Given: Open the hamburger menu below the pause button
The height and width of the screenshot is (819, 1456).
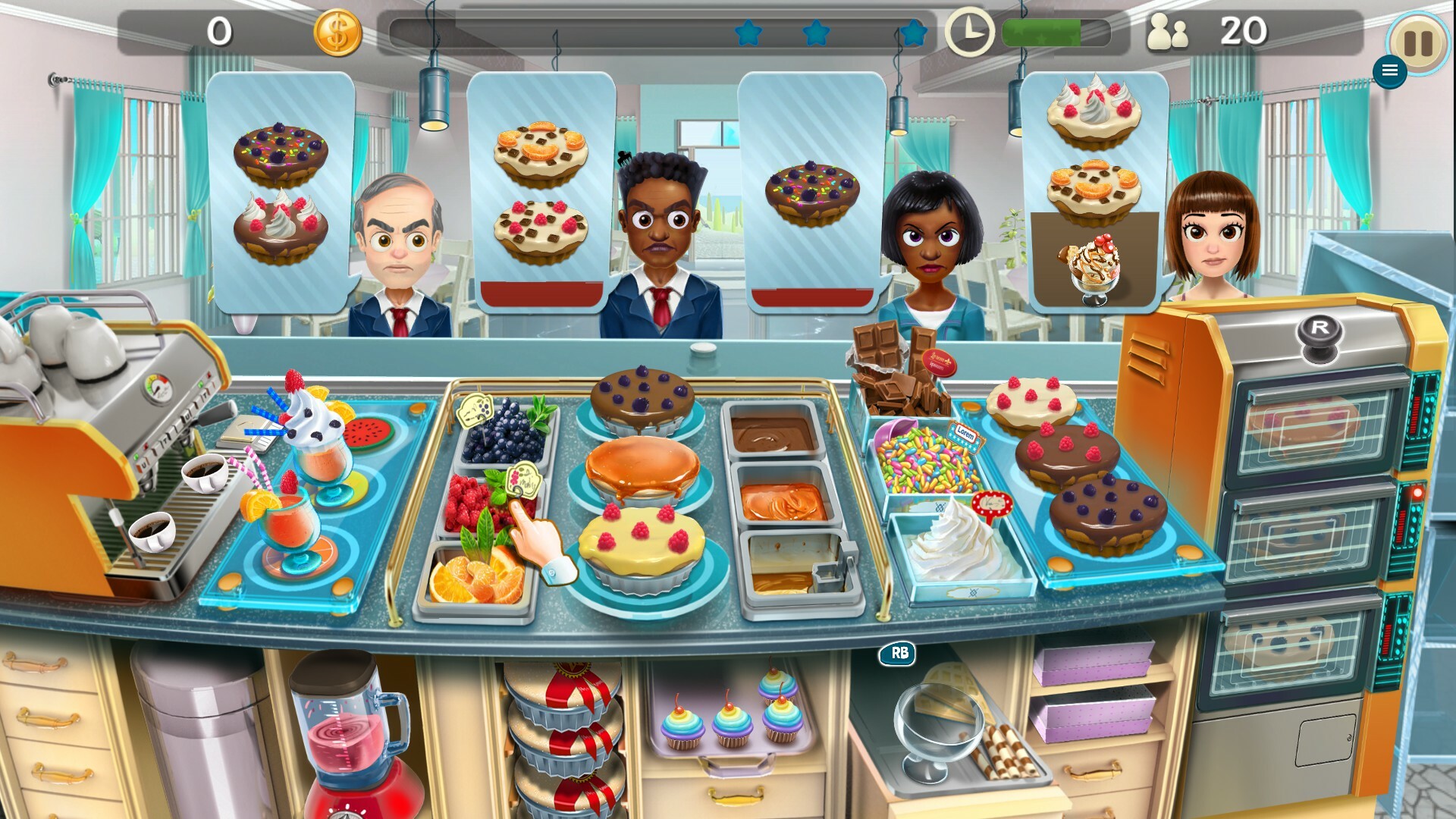Looking at the screenshot, I should click(1391, 71).
